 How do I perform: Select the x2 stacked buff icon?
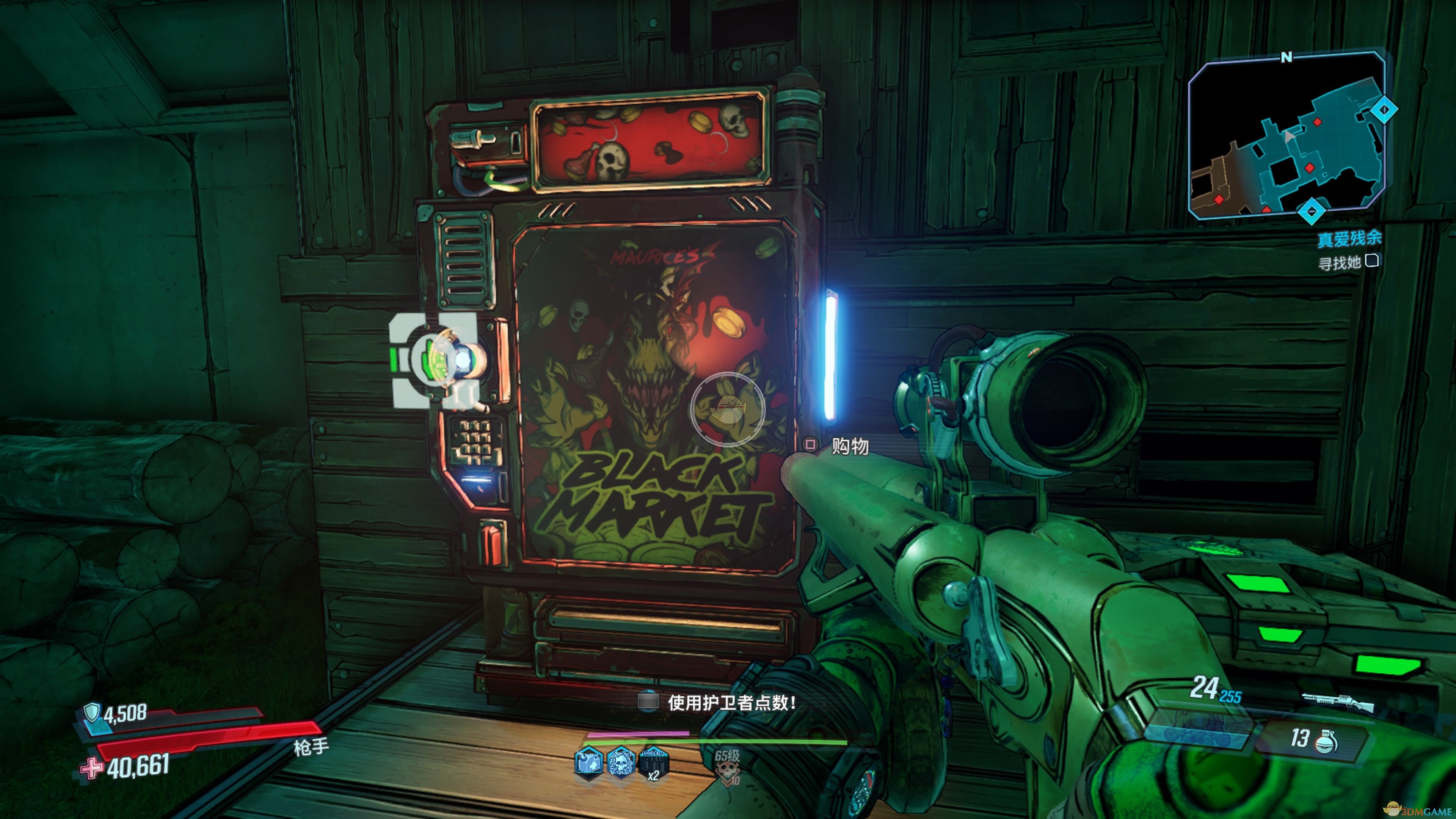pyautogui.click(x=653, y=763)
